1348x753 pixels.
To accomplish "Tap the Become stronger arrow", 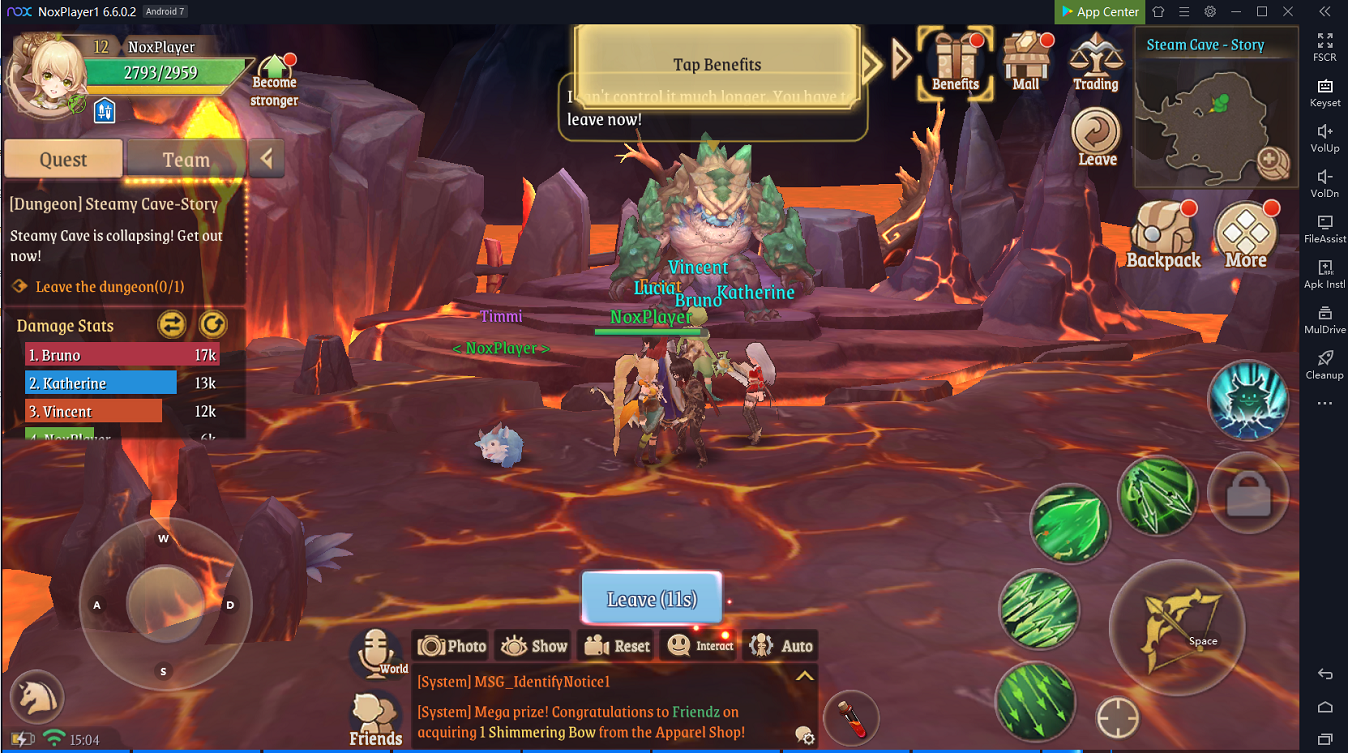I will (x=274, y=80).
